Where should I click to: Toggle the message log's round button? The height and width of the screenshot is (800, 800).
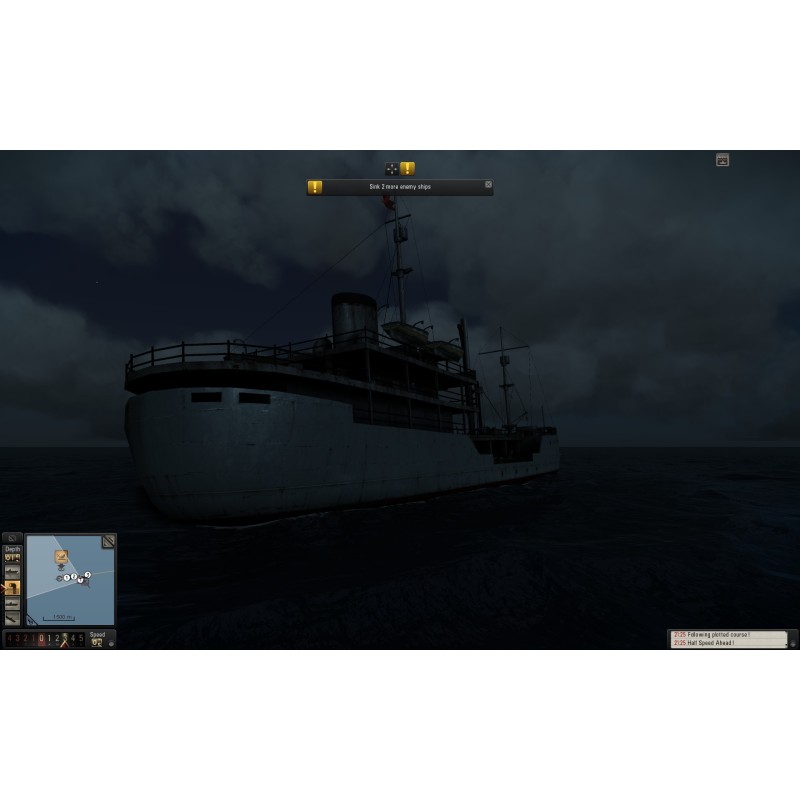coord(792,643)
